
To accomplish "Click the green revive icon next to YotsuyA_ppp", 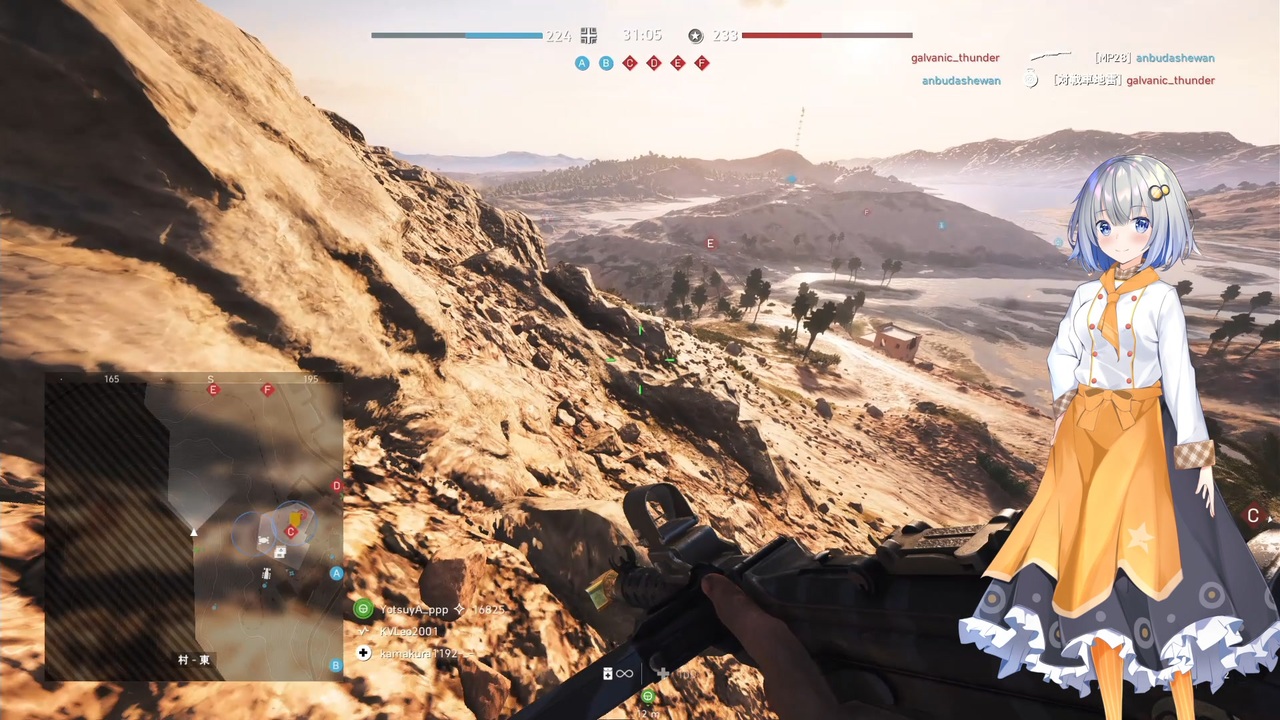I will (x=363, y=609).
